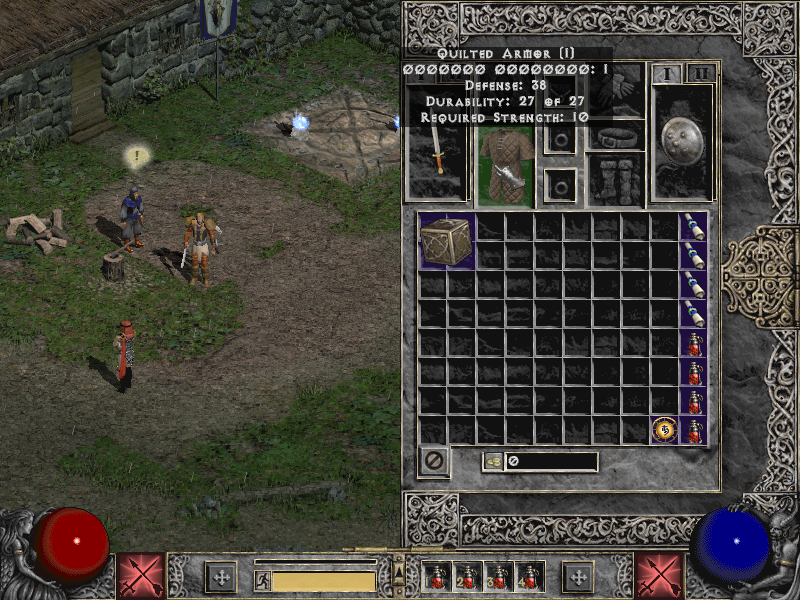This screenshot has width=800, height=600.
Task: Click the right cross-arrows panel button
Action: (578, 577)
